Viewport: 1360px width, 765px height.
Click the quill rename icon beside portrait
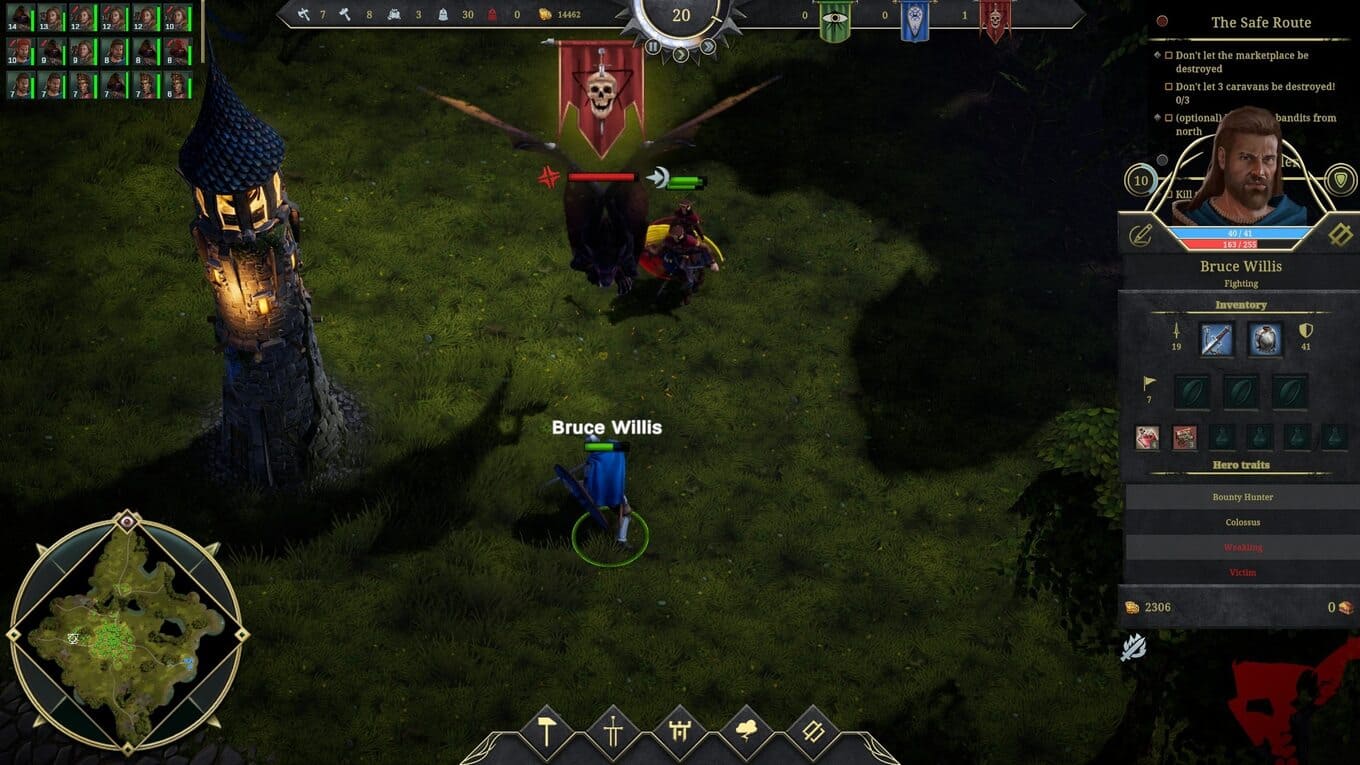click(1141, 235)
